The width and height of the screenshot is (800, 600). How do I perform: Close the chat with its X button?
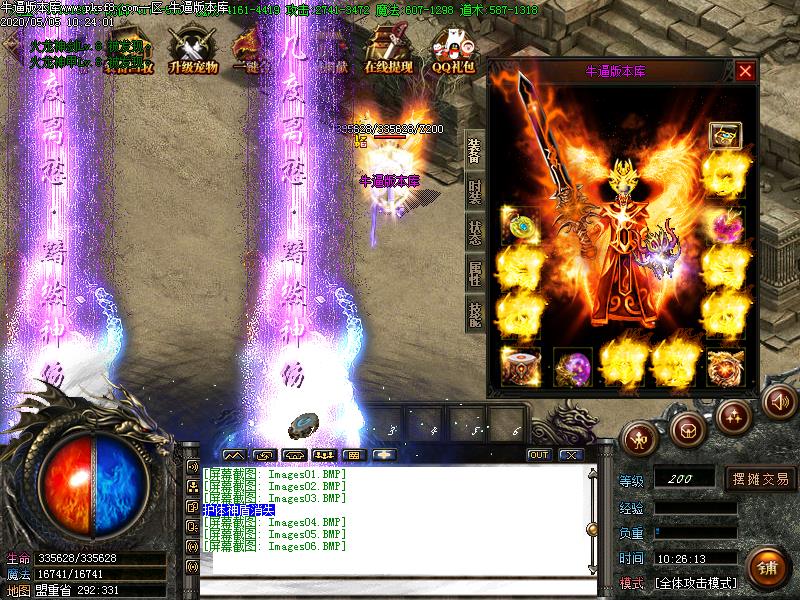coord(571,455)
